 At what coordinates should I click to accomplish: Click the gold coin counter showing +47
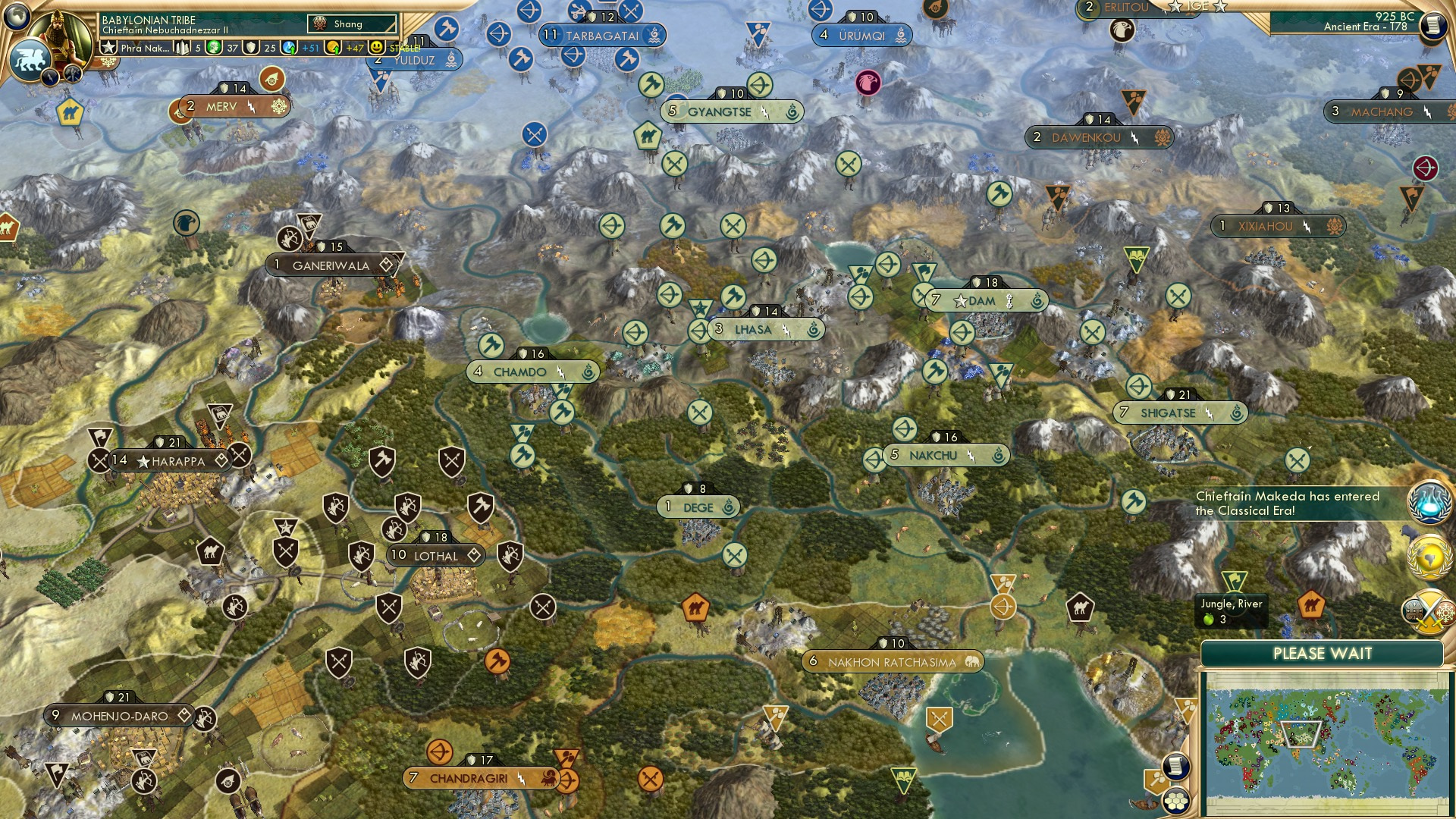(344, 48)
